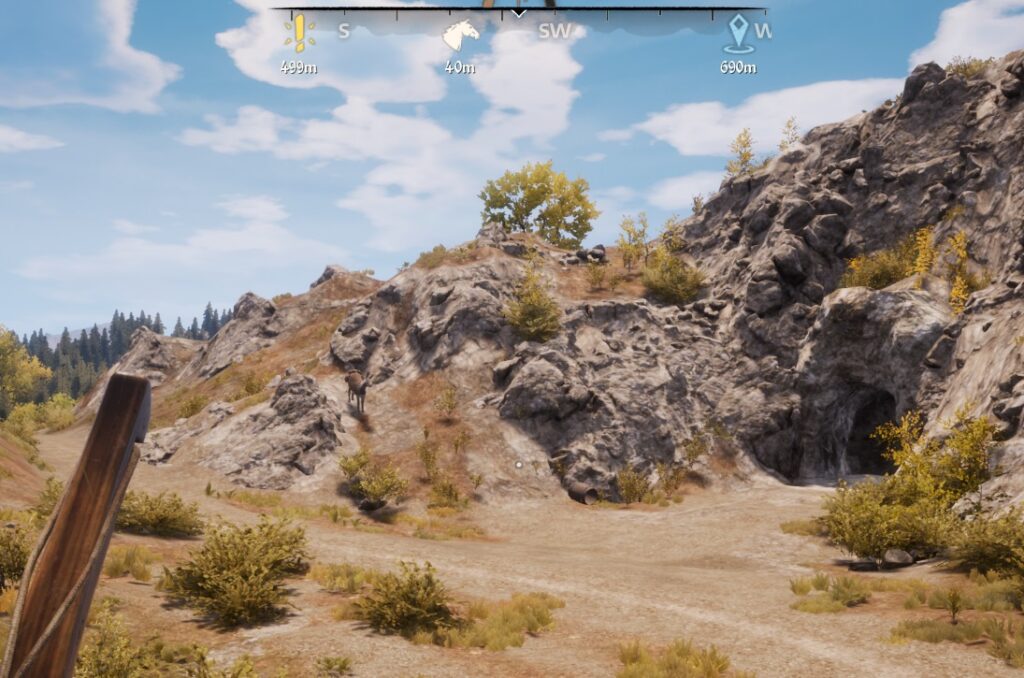Select the yellow exclamation quest marker

pos(298,33)
